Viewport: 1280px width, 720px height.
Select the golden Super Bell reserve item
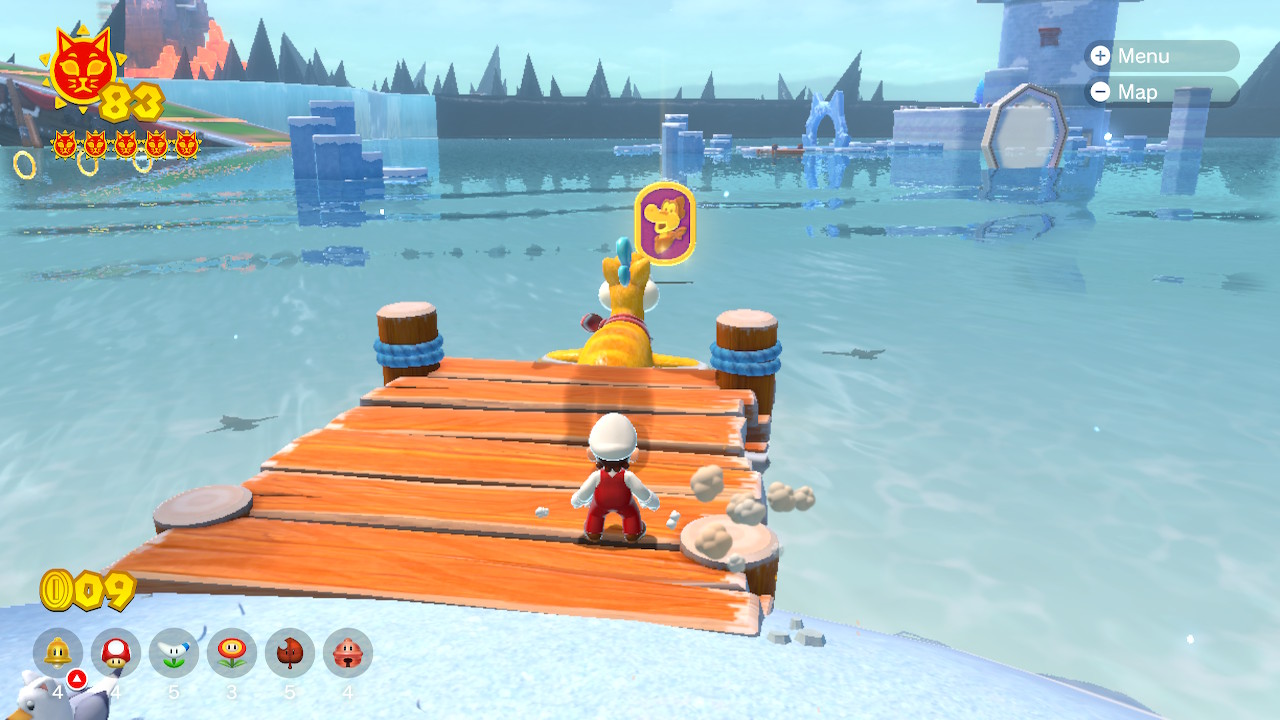(58, 653)
